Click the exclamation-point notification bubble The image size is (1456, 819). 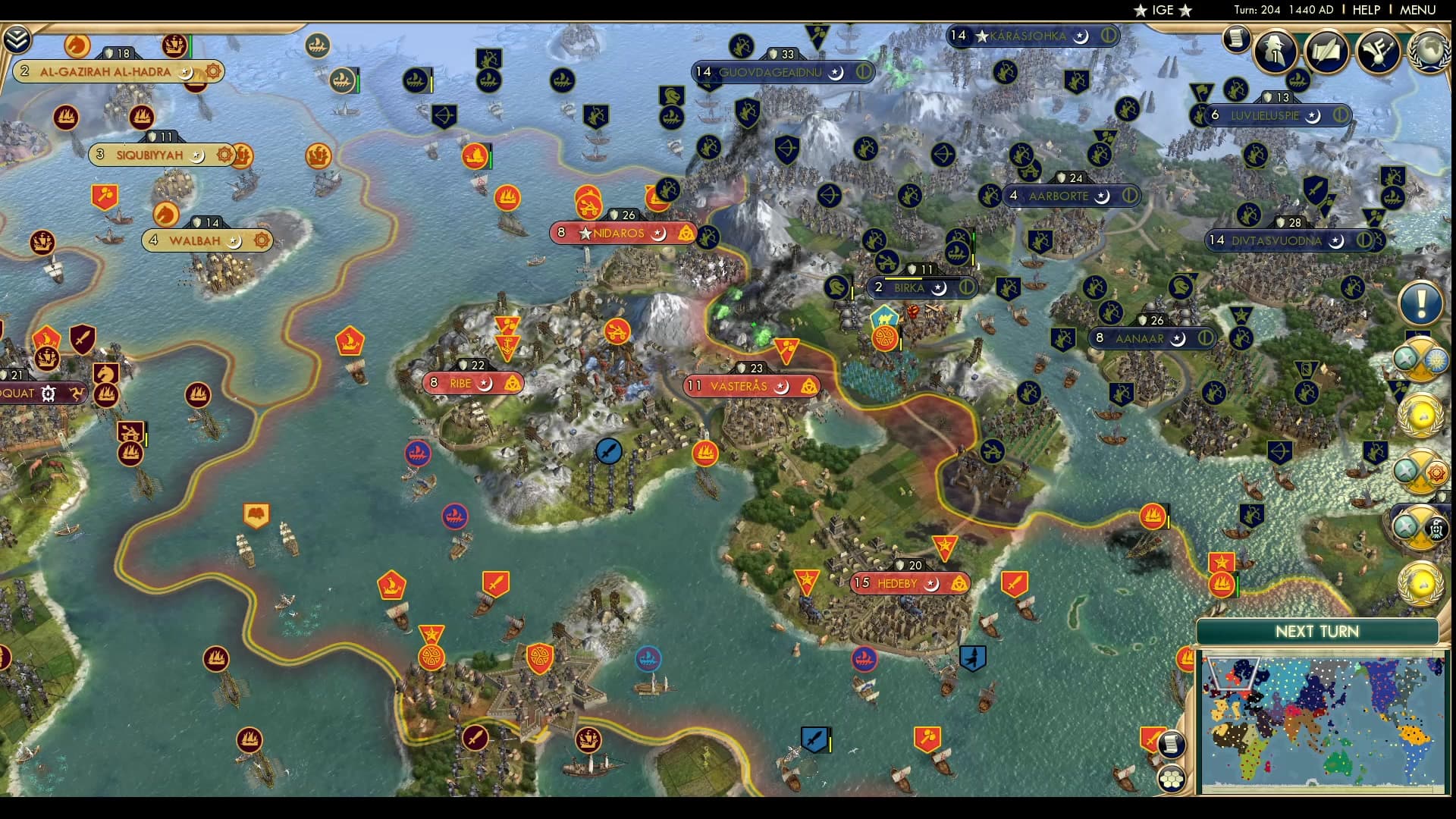(x=1420, y=303)
